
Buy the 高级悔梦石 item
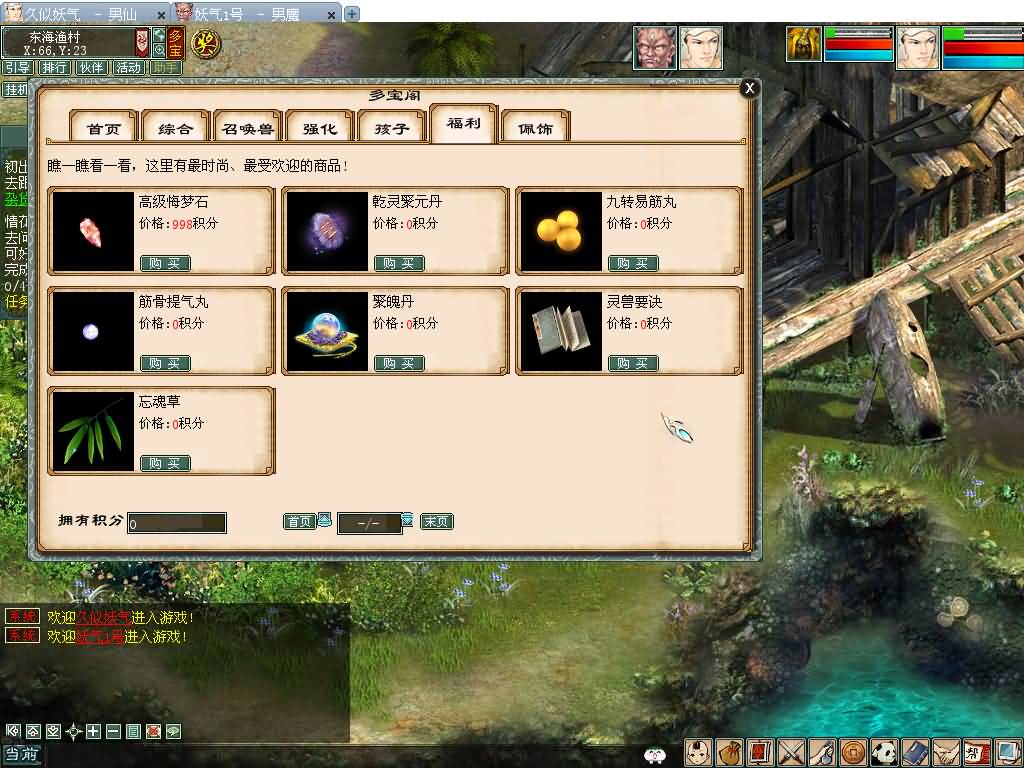[x=165, y=263]
